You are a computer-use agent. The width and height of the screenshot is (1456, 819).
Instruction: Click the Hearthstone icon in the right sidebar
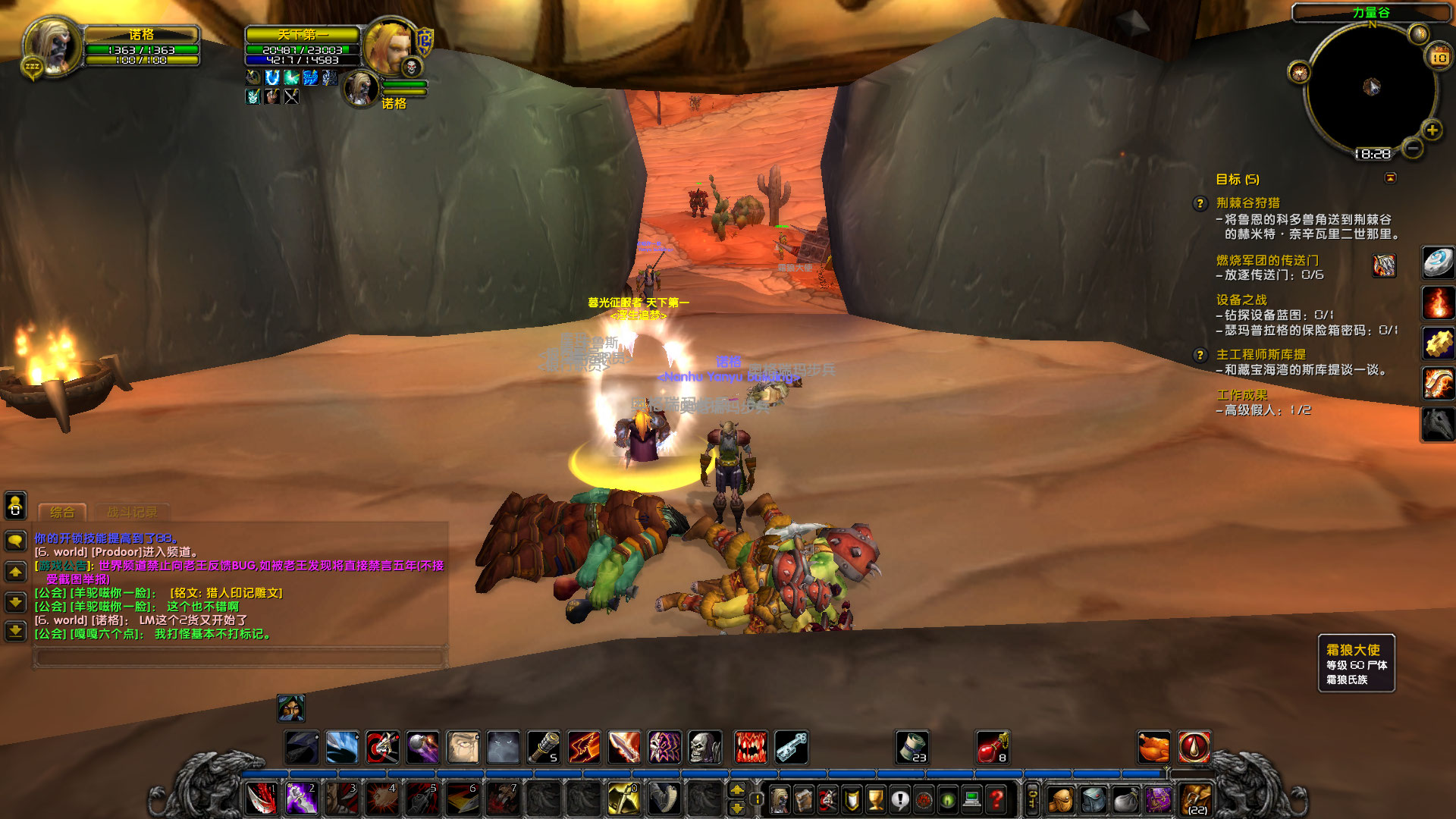click(x=1439, y=262)
